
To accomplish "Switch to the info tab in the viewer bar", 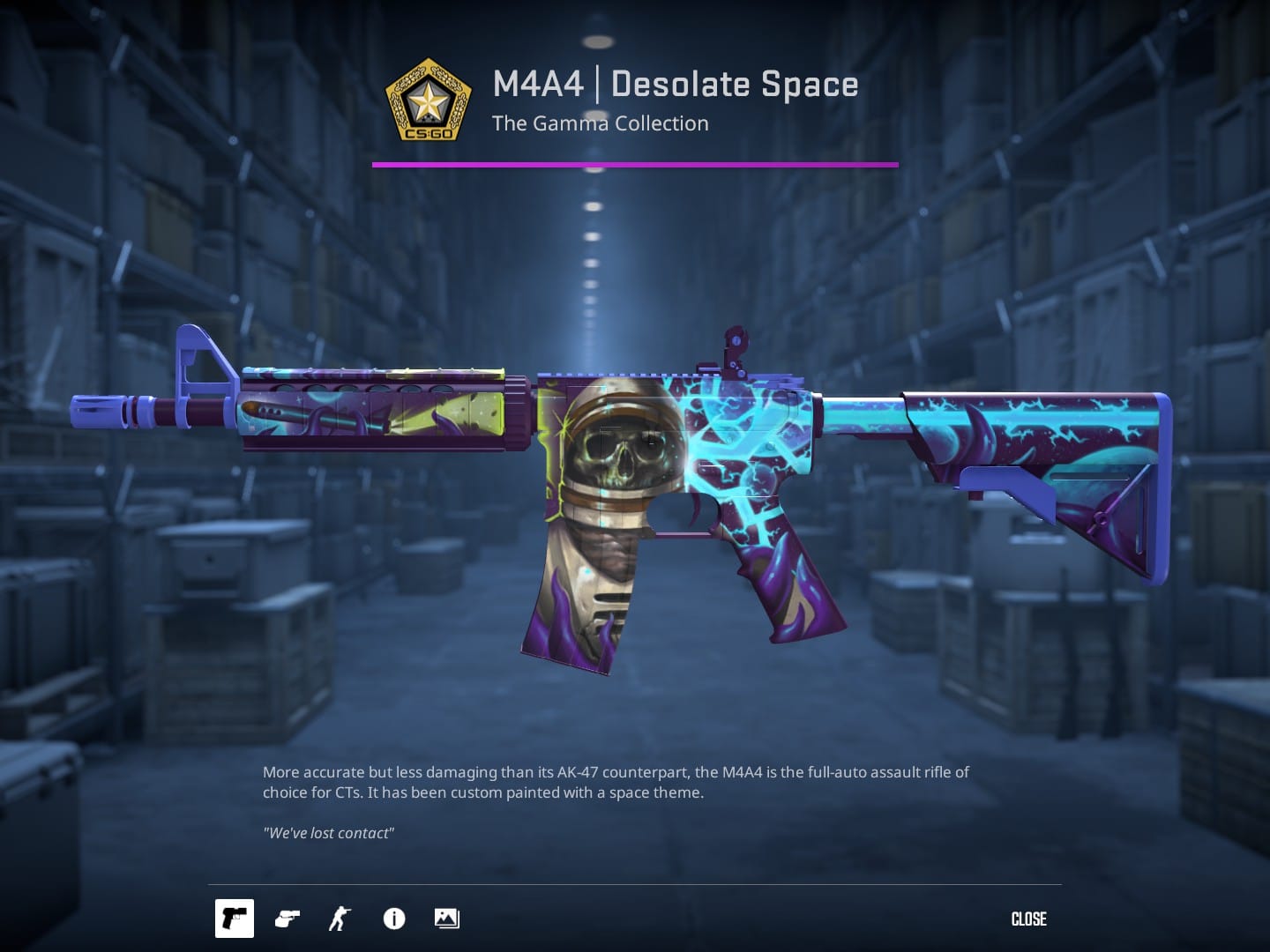I will [393, 919].
